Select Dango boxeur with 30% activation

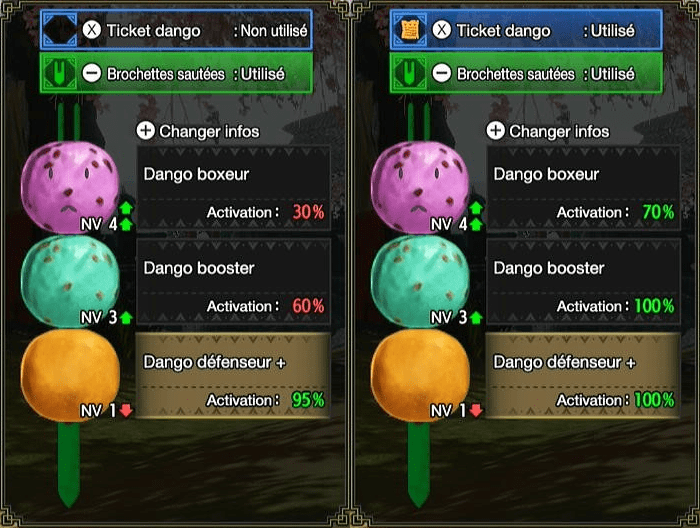pos(233,188)
